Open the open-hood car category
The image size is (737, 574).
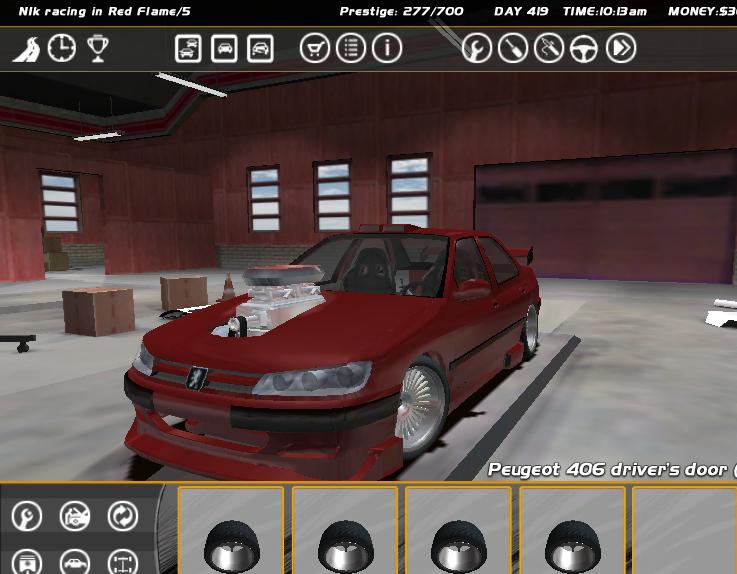pyautogui.click(x=75, y=516)
